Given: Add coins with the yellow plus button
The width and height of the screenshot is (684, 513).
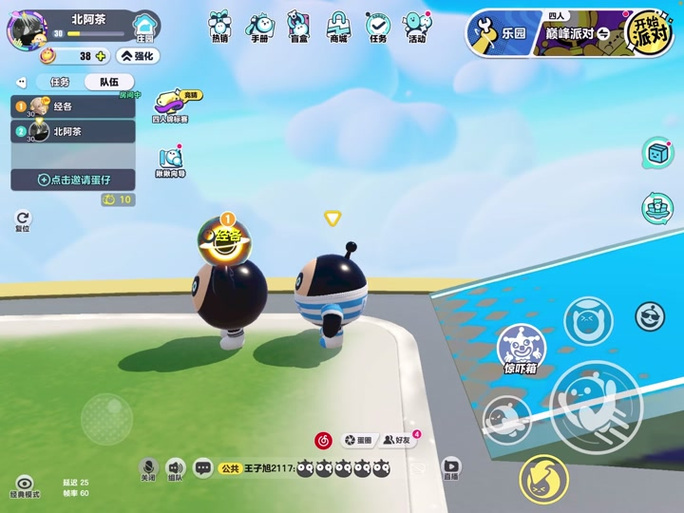Looking at the screenshot, I should [100, 56].
